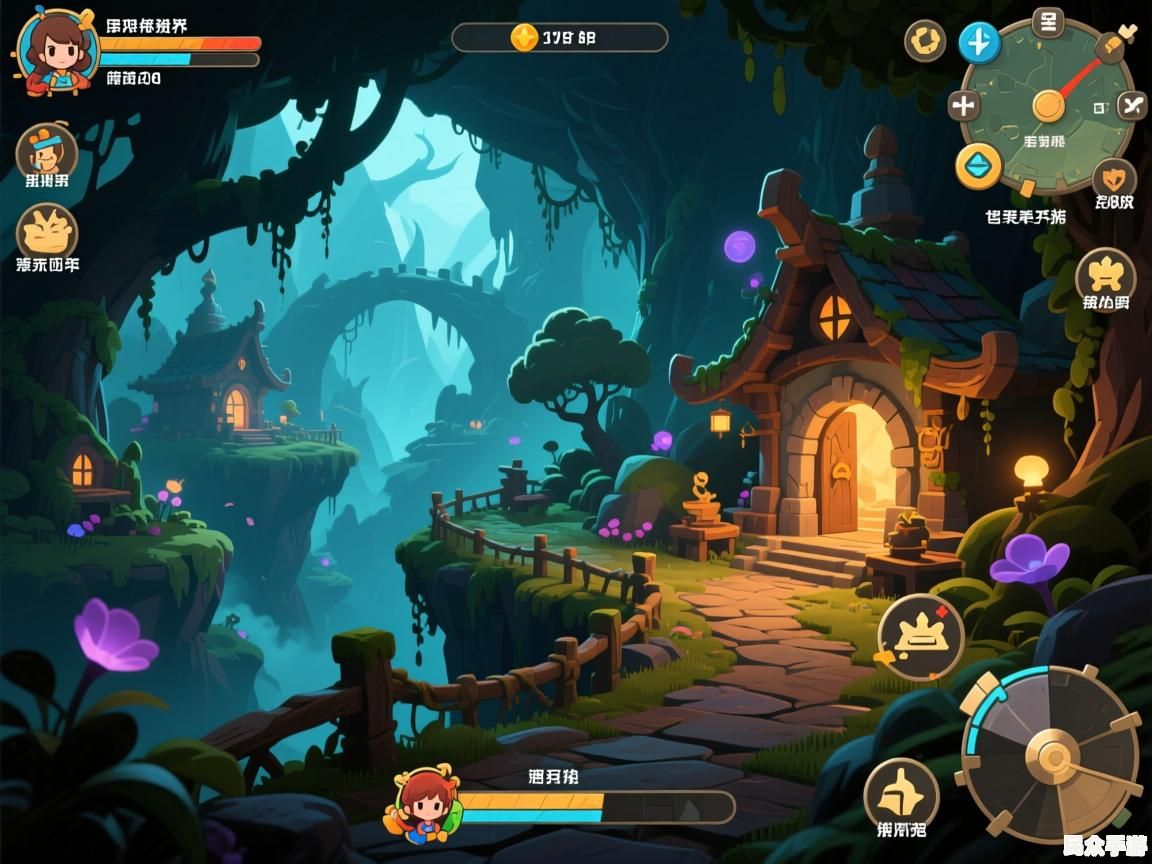Click the crossed-tools button on the minimap edge
The image size is (1152, 864).
tap(1131, 104)
